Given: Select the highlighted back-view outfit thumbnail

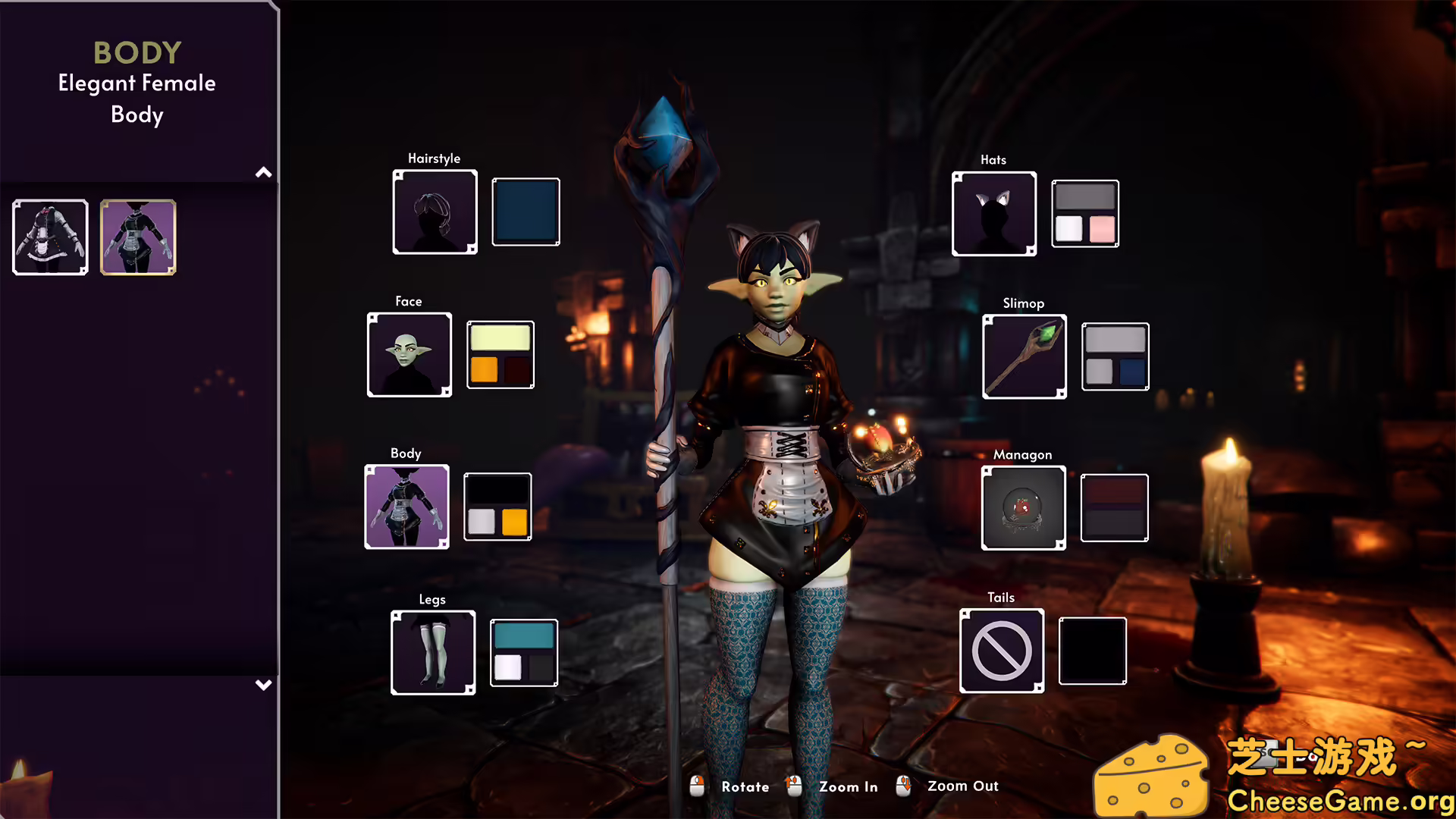Looking at the screenshot, I should point(137,238).
